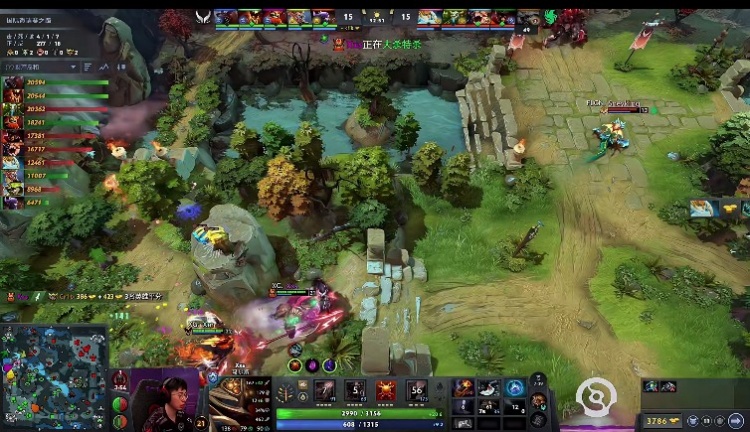Select the first Dire hero portrait in top bar
This screenshot has height=432, width=750.
click(x=429, y=16)
